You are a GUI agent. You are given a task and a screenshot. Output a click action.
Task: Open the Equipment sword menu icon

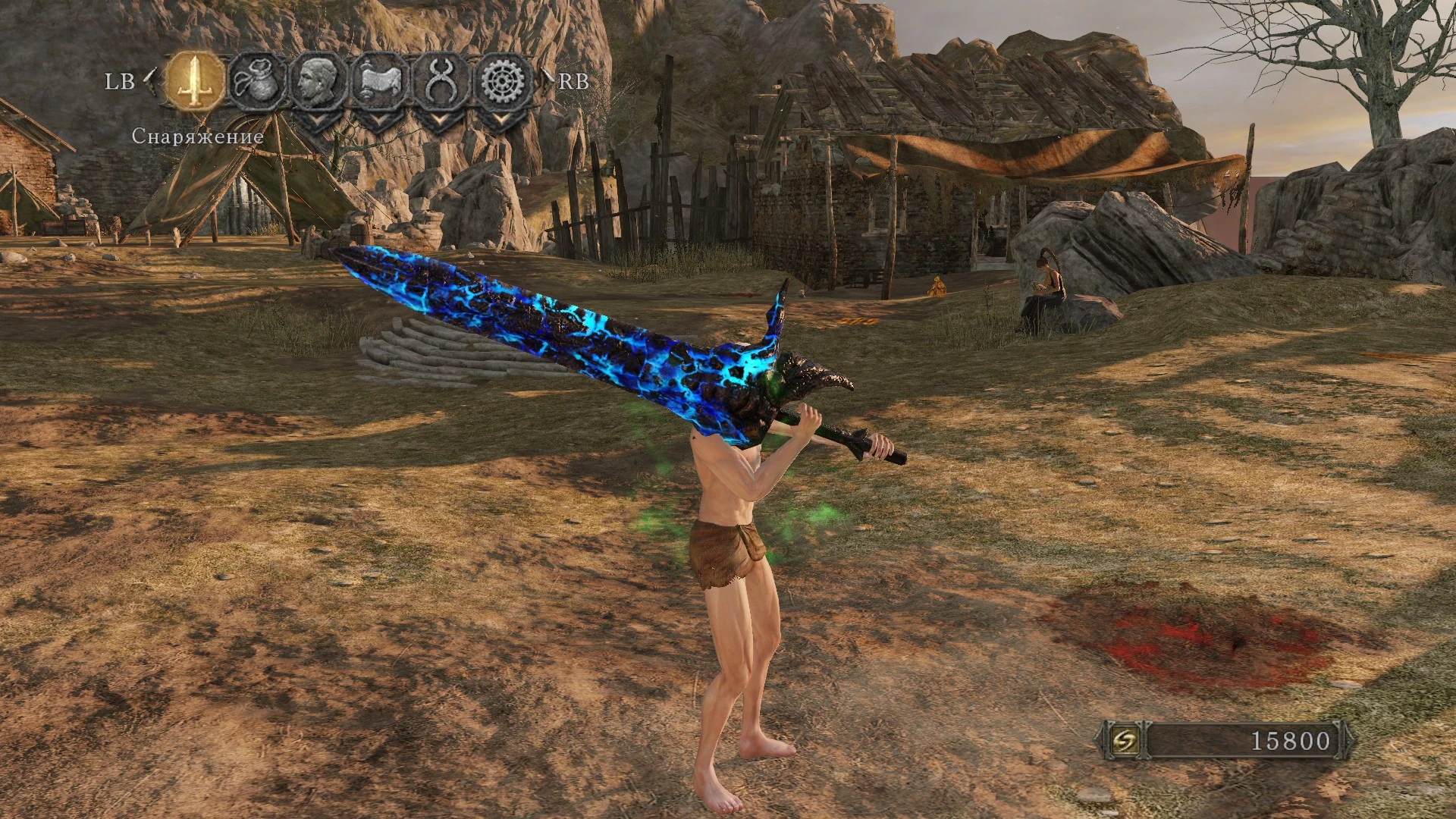[195, 80]
